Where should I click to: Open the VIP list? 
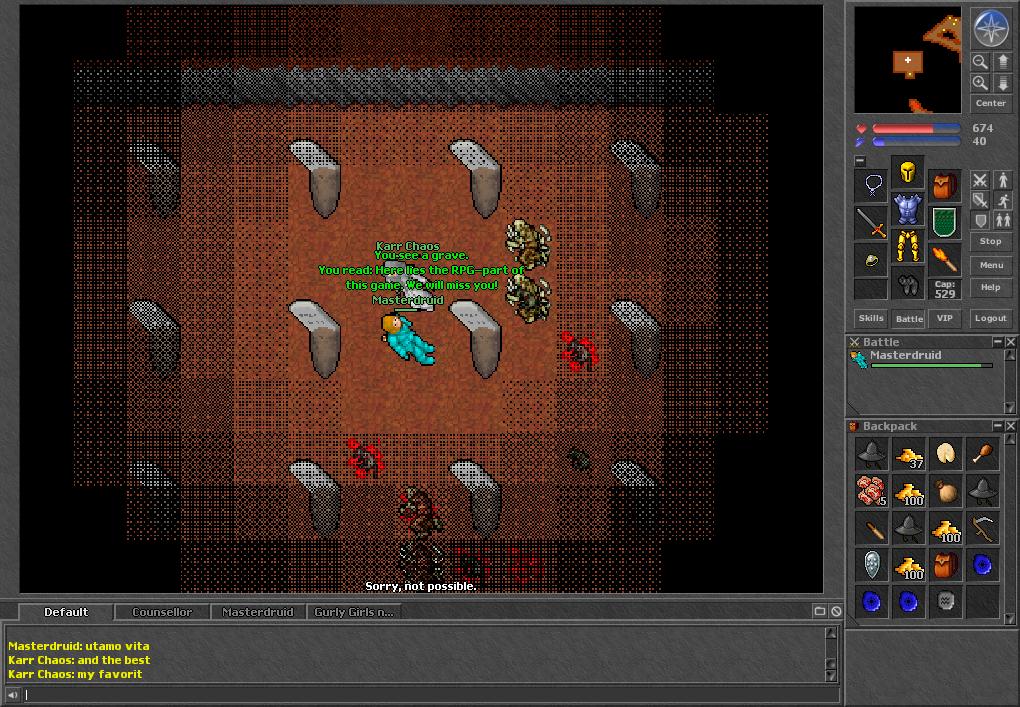click(945, 318)
